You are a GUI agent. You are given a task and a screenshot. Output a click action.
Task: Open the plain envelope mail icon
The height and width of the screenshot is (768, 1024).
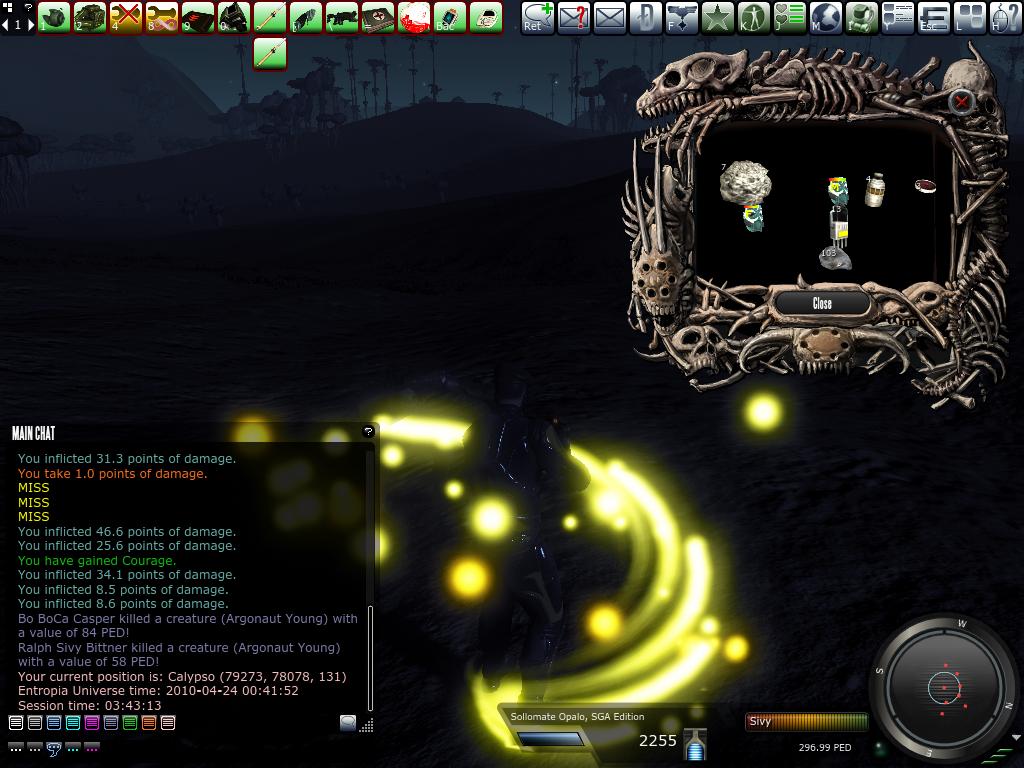click(x=609, y=17)
